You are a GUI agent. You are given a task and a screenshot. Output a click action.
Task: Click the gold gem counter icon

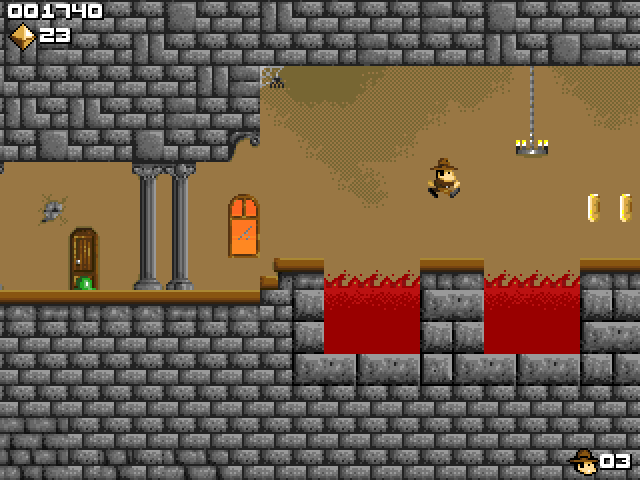(x=22, y=35)
